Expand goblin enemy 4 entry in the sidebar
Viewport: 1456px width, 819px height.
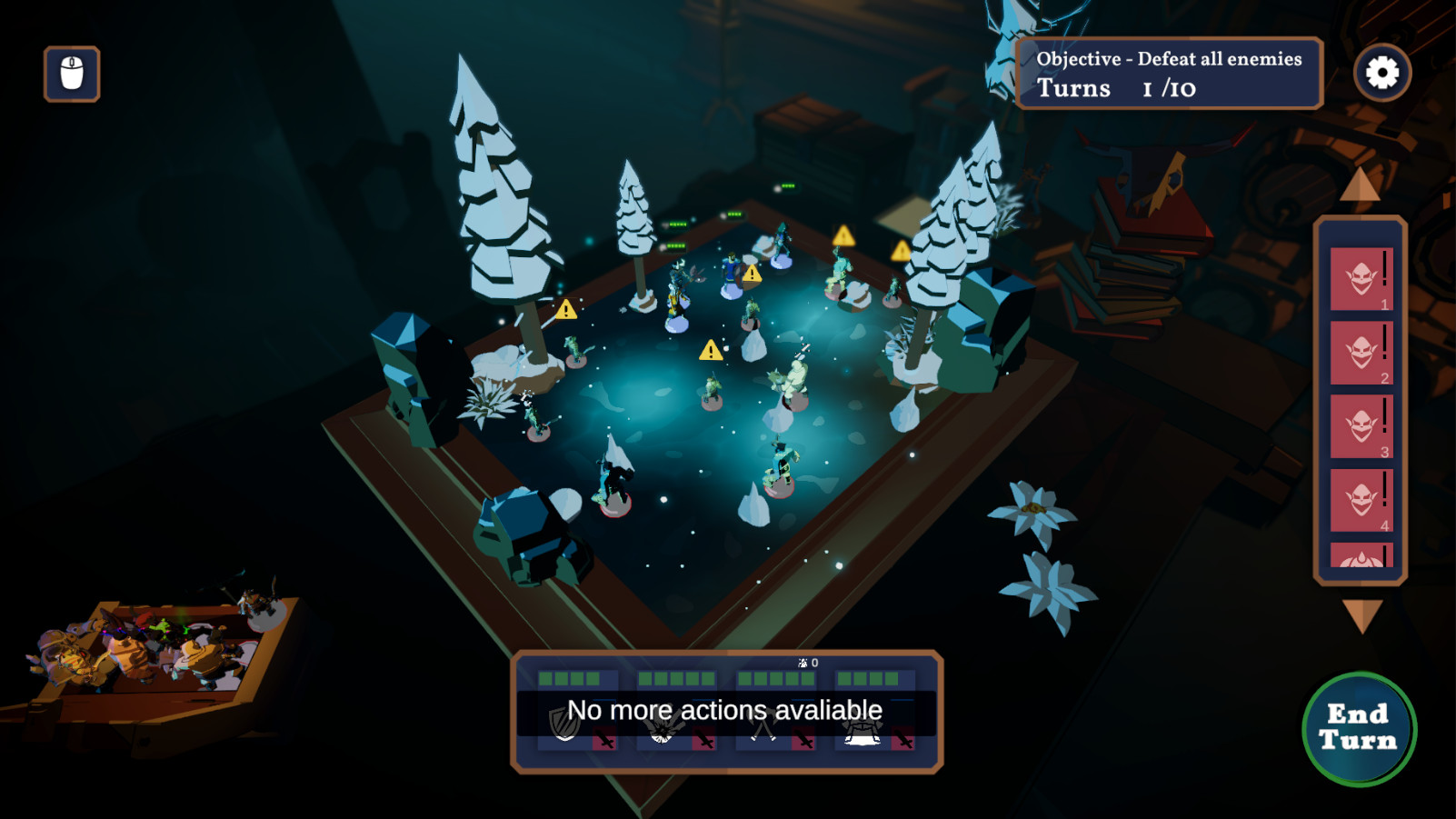(x=1361, y=495)
